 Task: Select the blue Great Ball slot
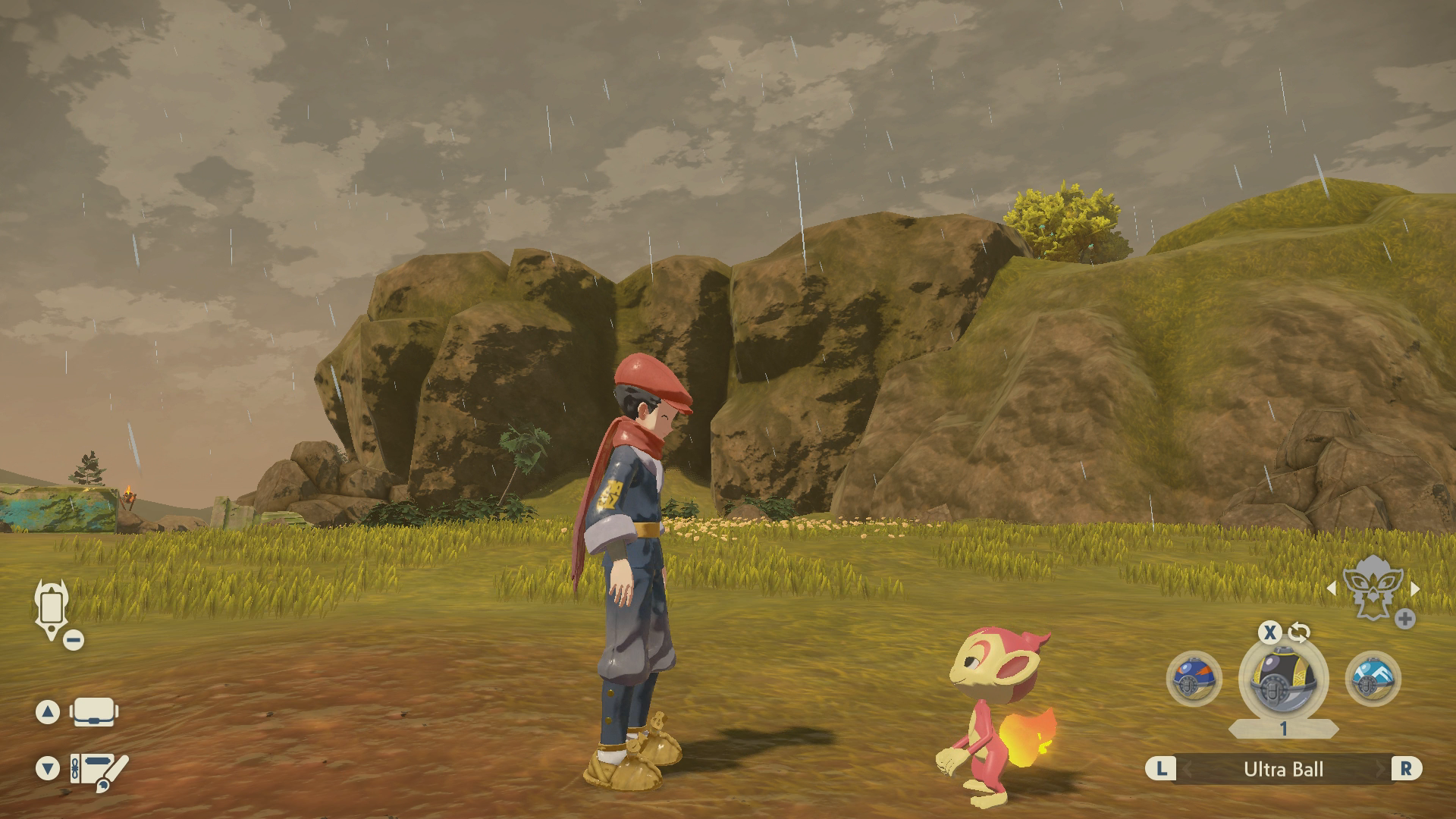pyautogui.click(x=1194, y=679)
